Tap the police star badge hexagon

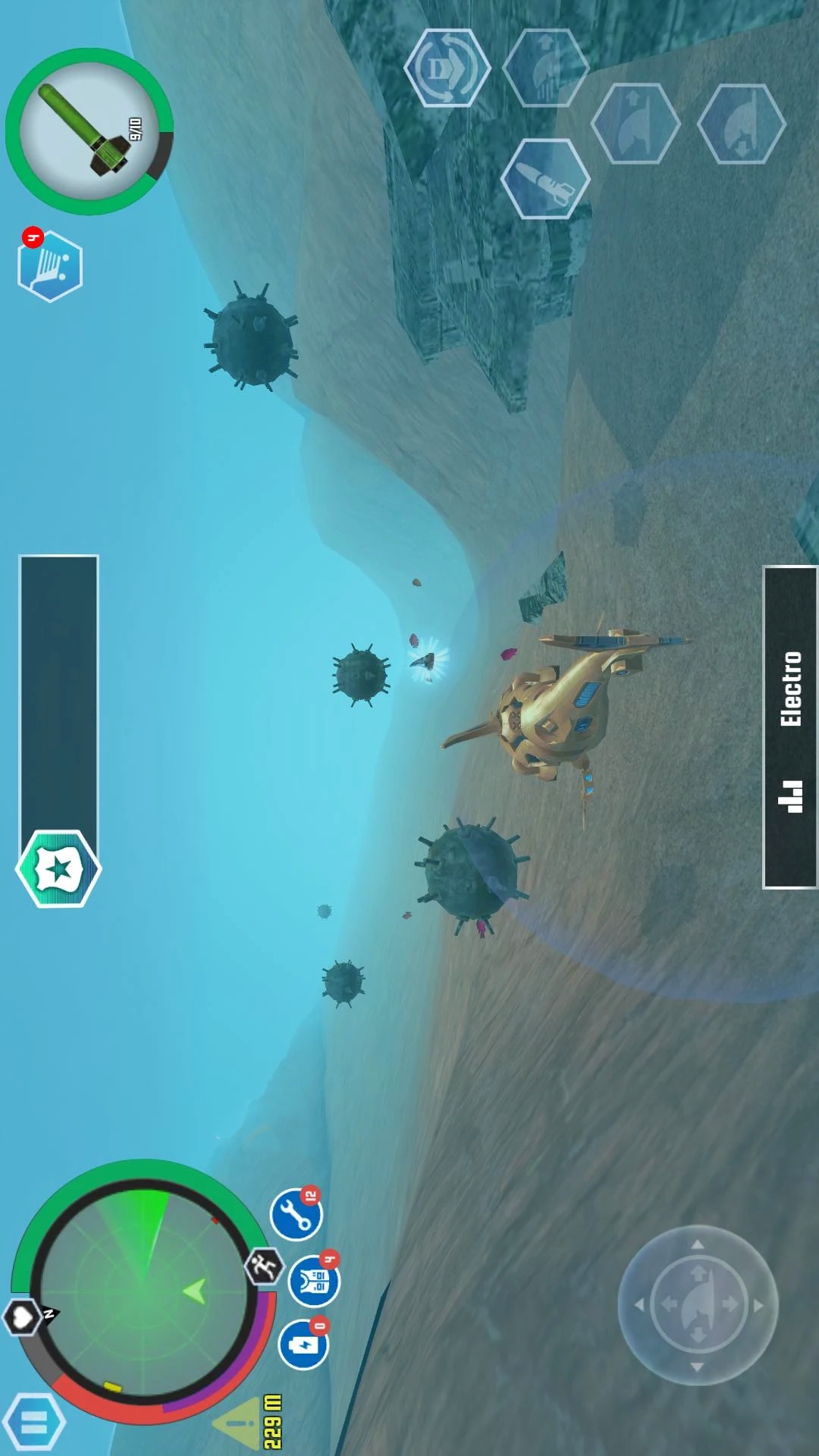(x=58, y=868)
